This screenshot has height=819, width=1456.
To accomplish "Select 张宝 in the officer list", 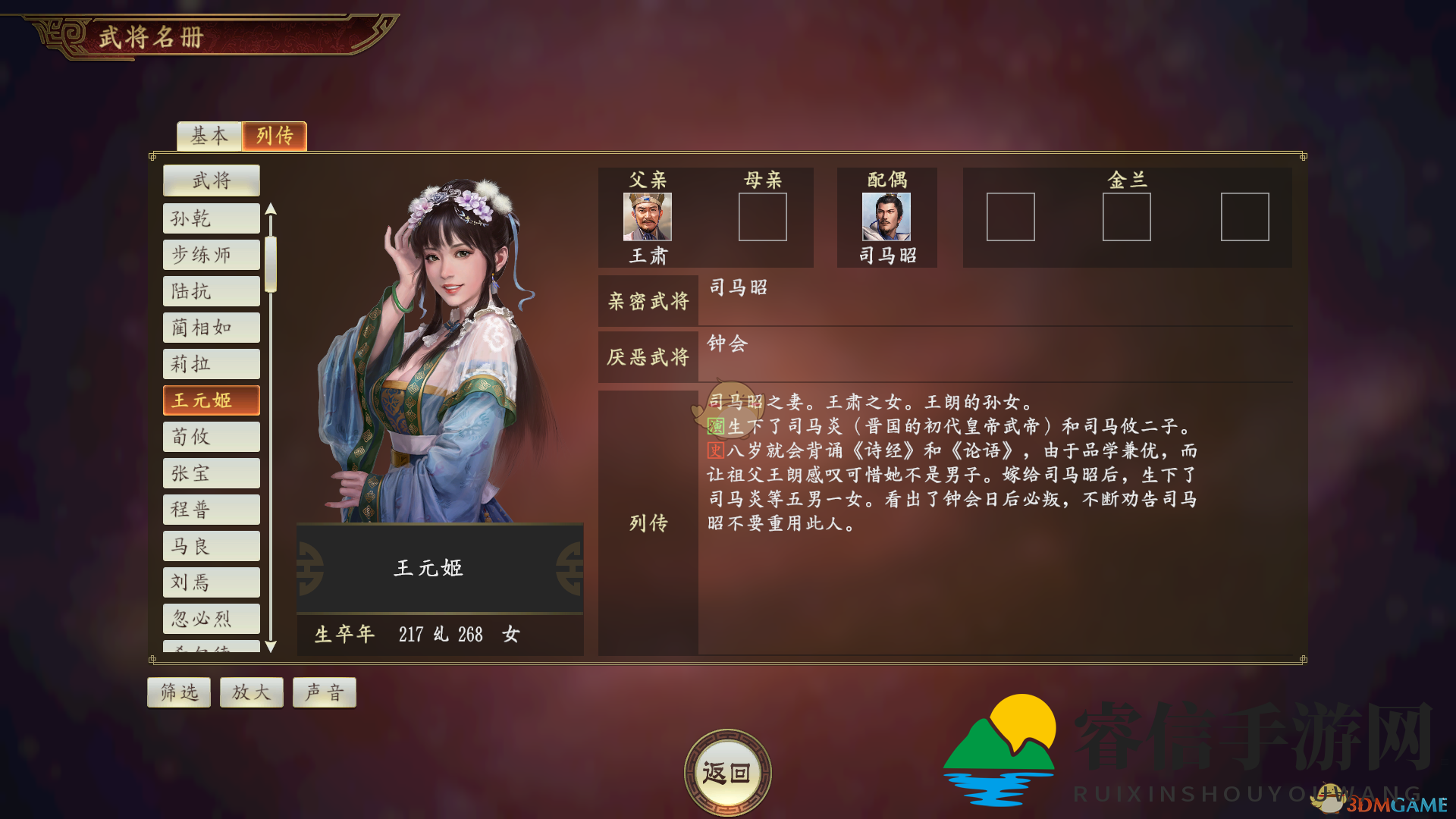I will pyautogui.click(x=212, y=473).
